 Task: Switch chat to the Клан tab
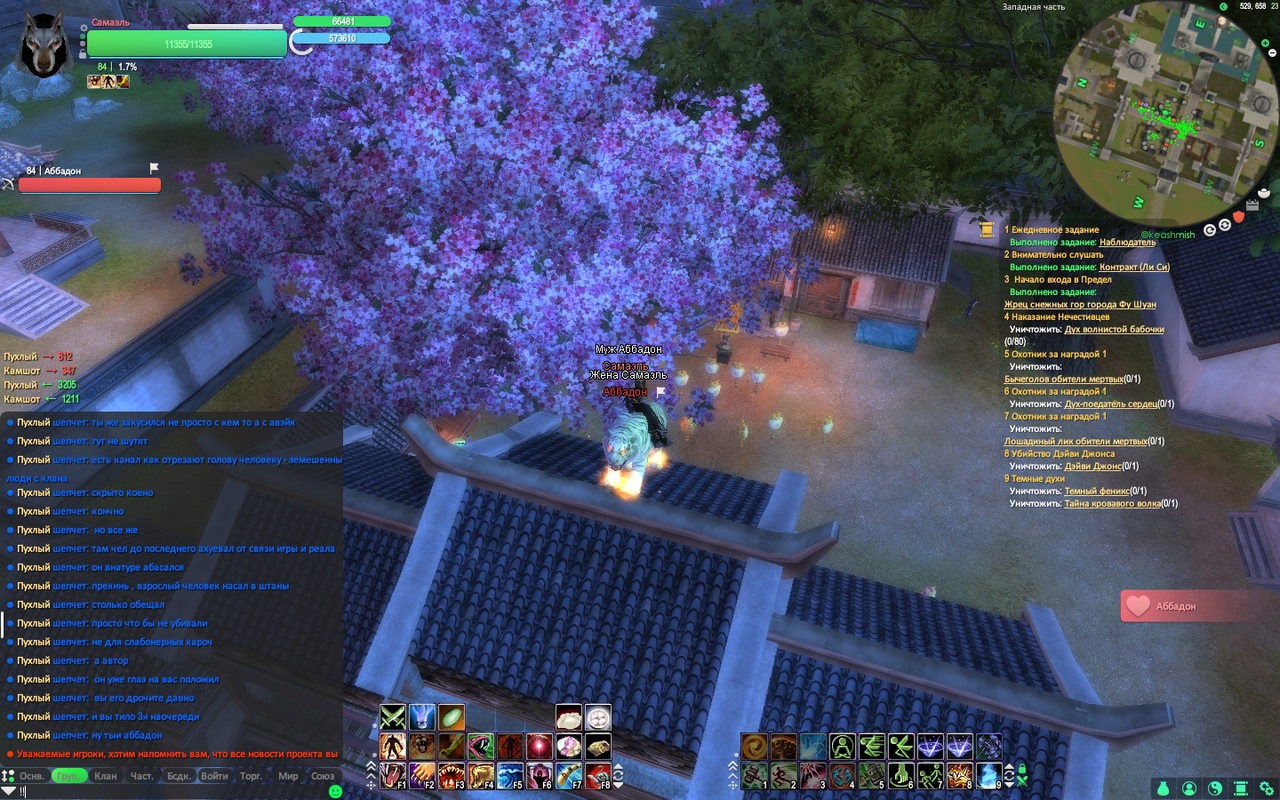click(x=105, y=776)
